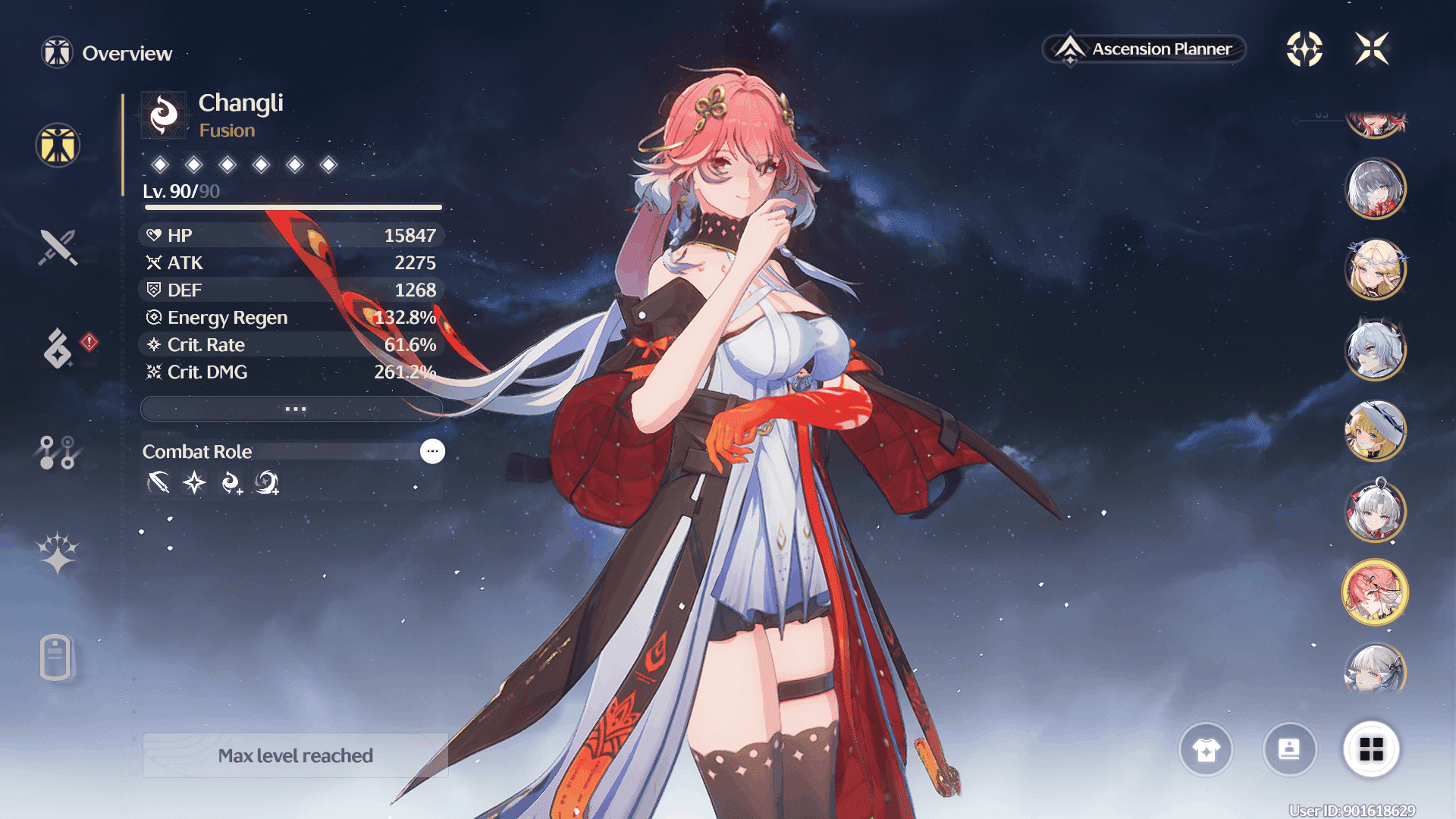Click the profile card button
Viewport: 1456px width, 819px height.
coord(1289,749)
